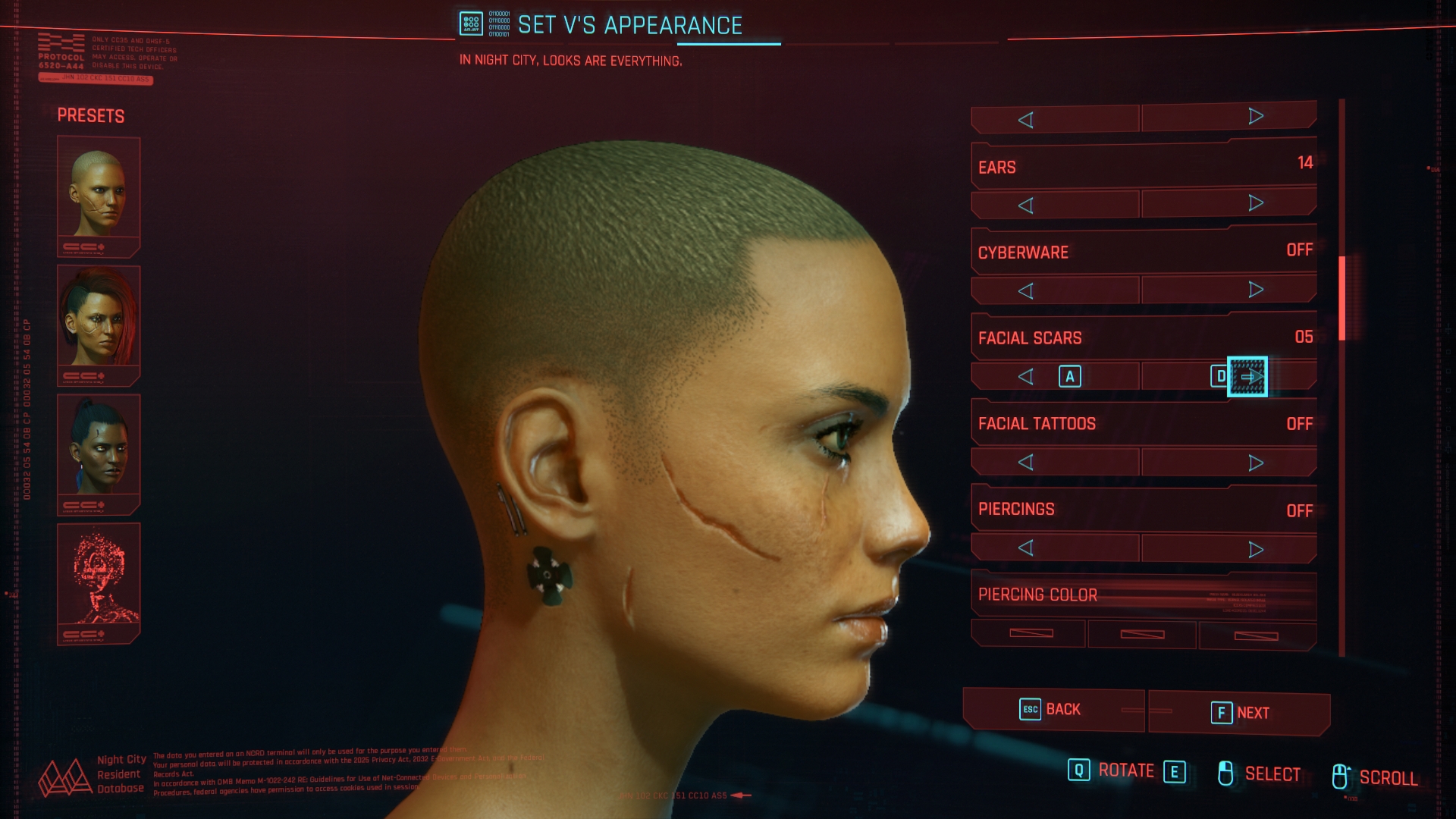This screenshot has width=1456, height=819.
Task: Click the mouse Select icon
Action: [x=1227, y=772]
